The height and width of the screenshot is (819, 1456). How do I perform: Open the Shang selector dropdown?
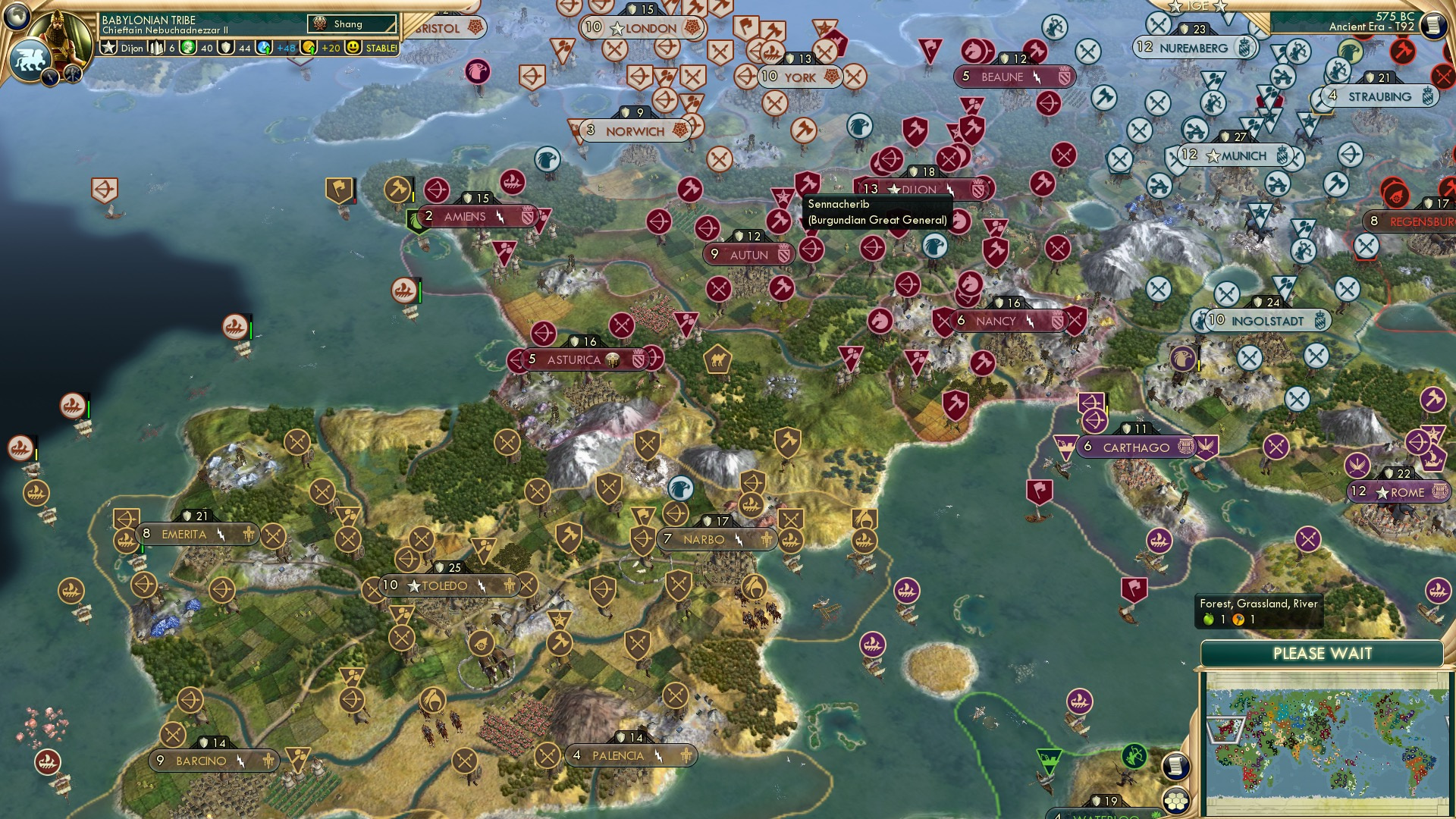[x=352, y=24]
